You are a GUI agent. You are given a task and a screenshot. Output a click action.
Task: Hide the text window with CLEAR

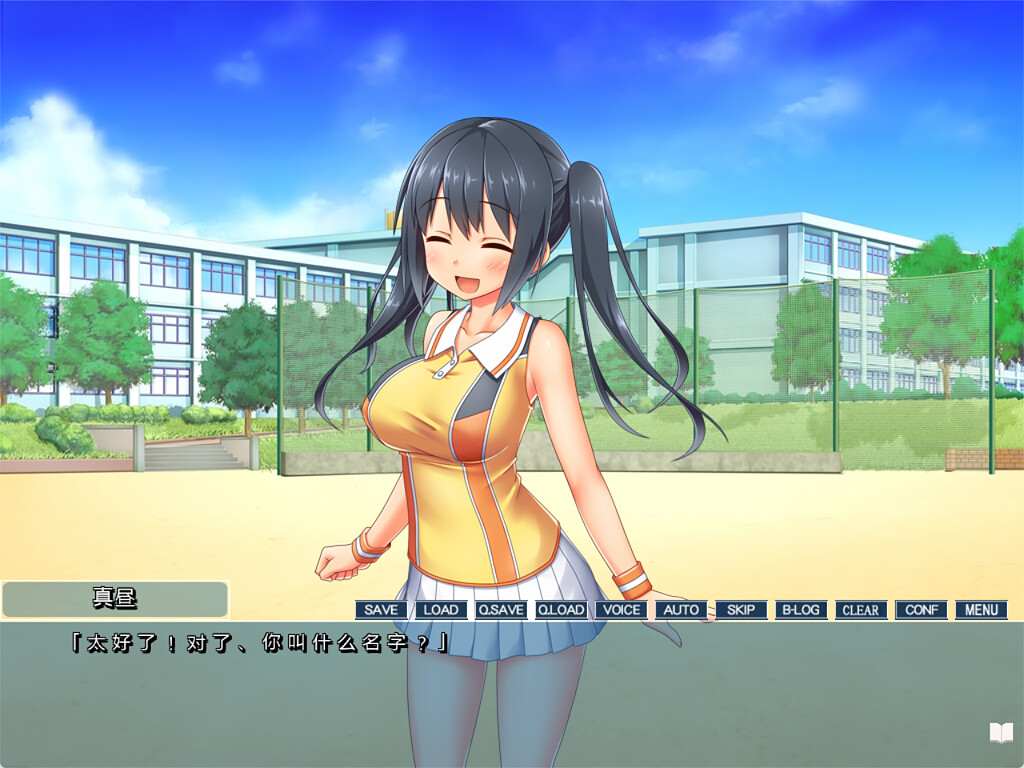click(x=861, y=610)
